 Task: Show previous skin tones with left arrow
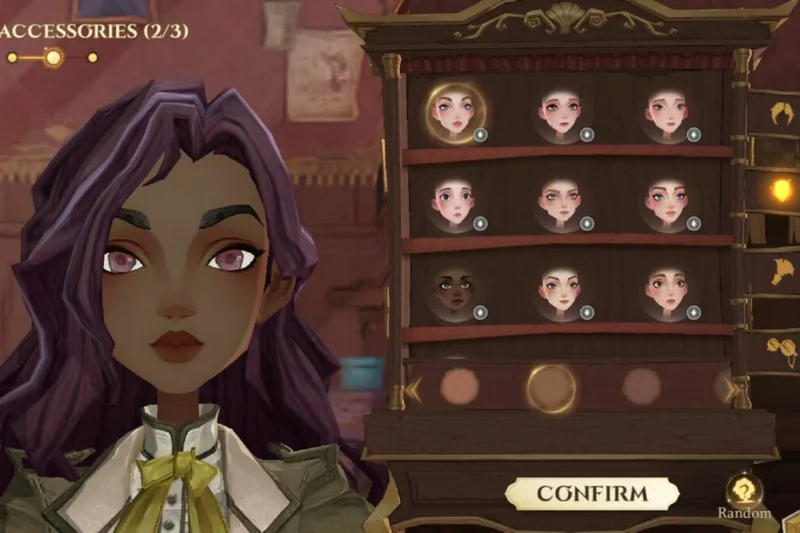coord(413,388)
